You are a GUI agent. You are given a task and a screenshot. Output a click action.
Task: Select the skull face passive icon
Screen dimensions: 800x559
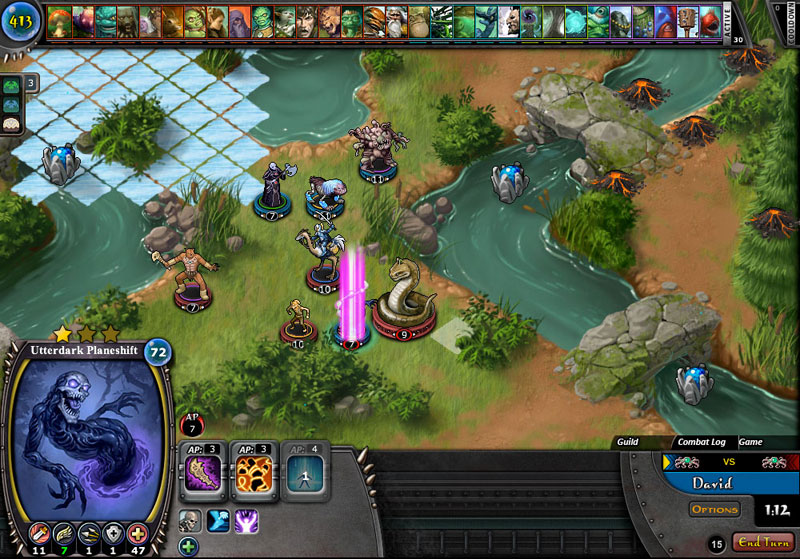(x=190, y=520)
